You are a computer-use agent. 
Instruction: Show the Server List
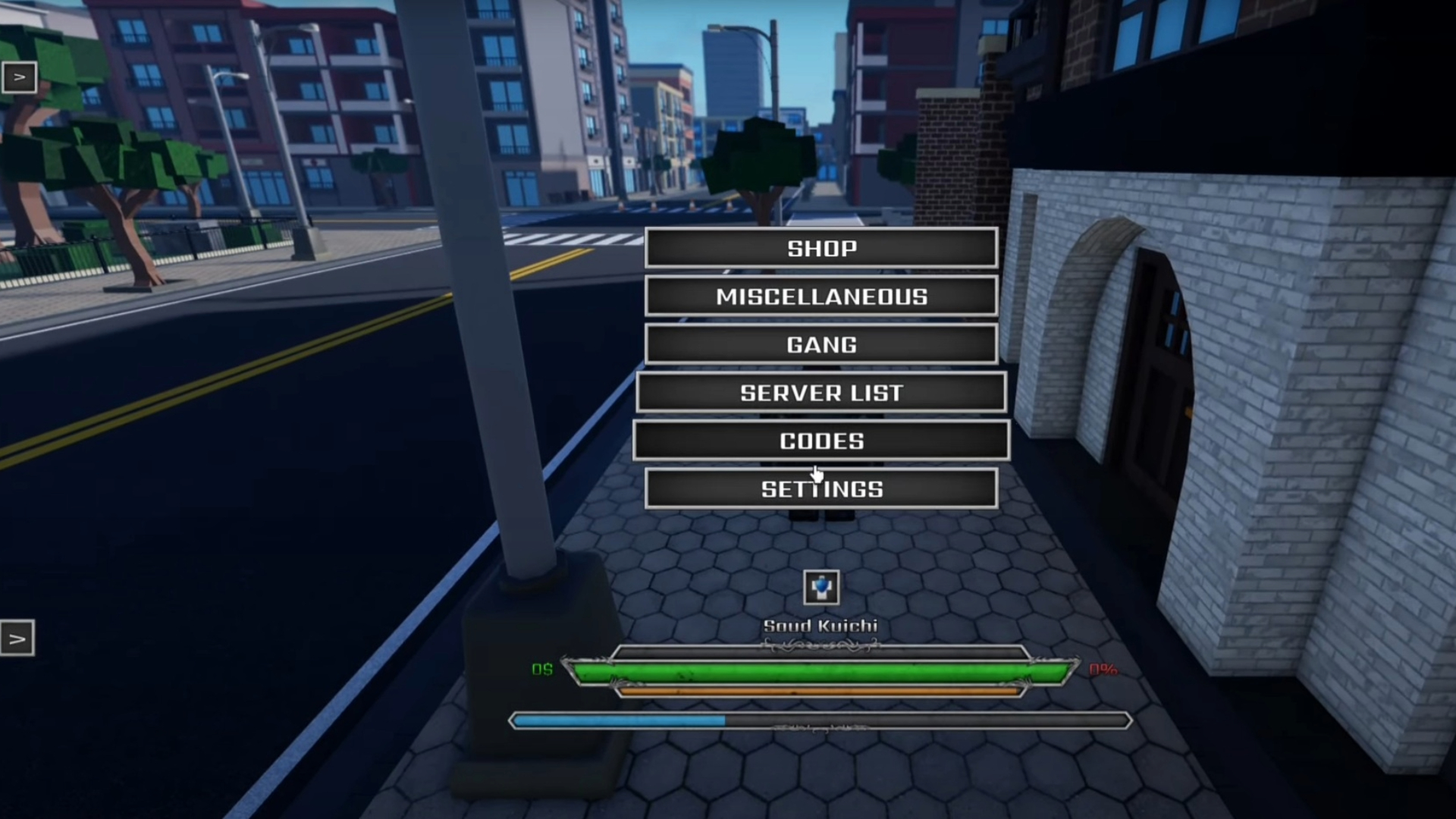(x=821, y=393)
